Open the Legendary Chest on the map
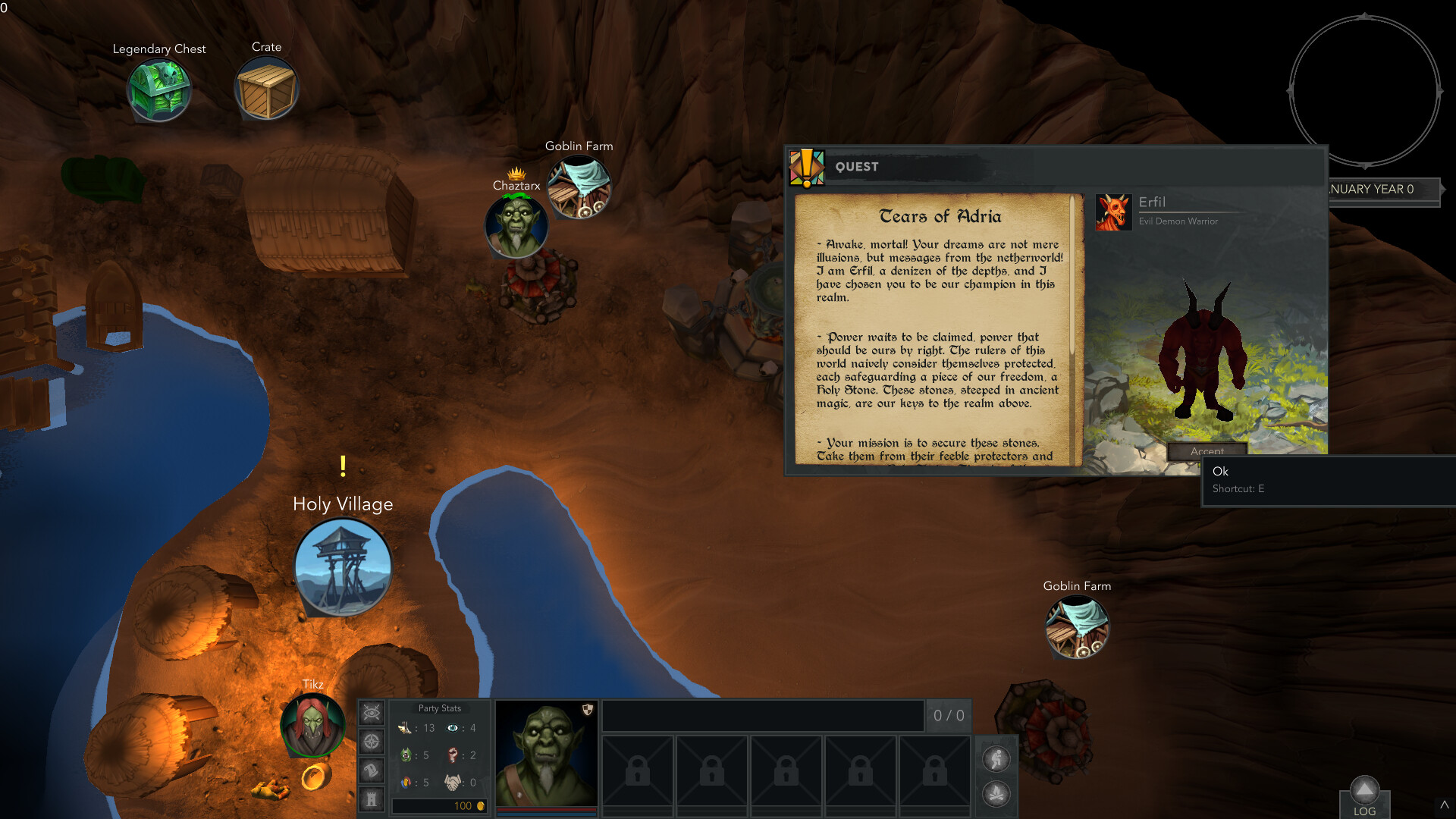The height and width of the screenshot is (819, 1456). pyautogui.click(x=159, y=89)
